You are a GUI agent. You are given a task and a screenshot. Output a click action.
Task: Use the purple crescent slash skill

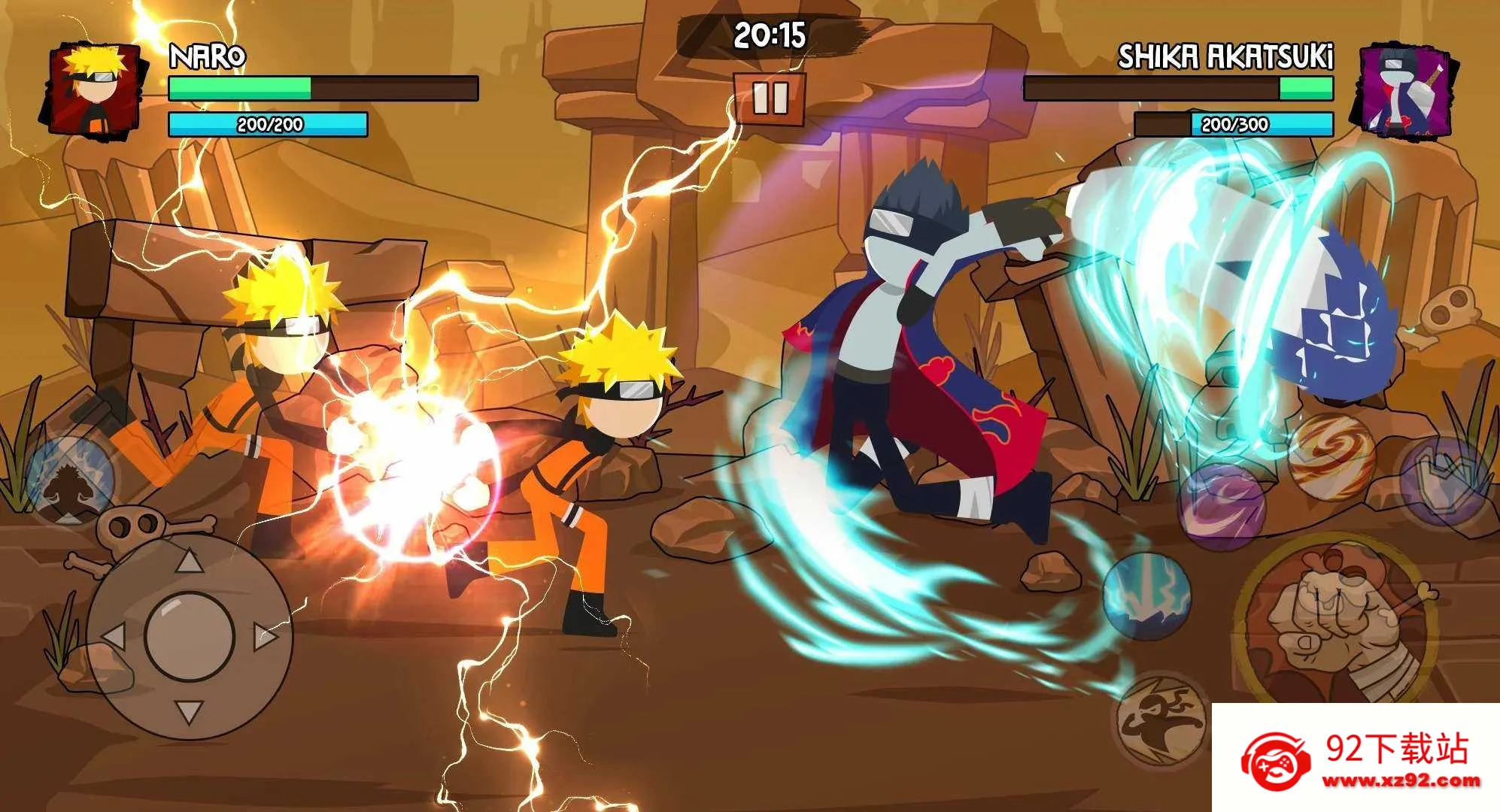(x=1222, y=505)
